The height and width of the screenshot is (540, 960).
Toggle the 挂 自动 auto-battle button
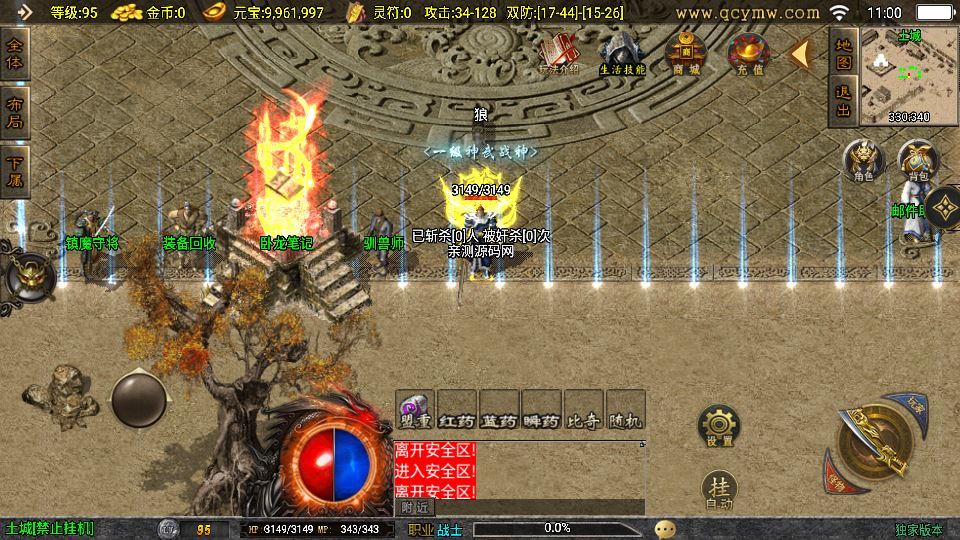pyautogui.click(x=719, y=491)
